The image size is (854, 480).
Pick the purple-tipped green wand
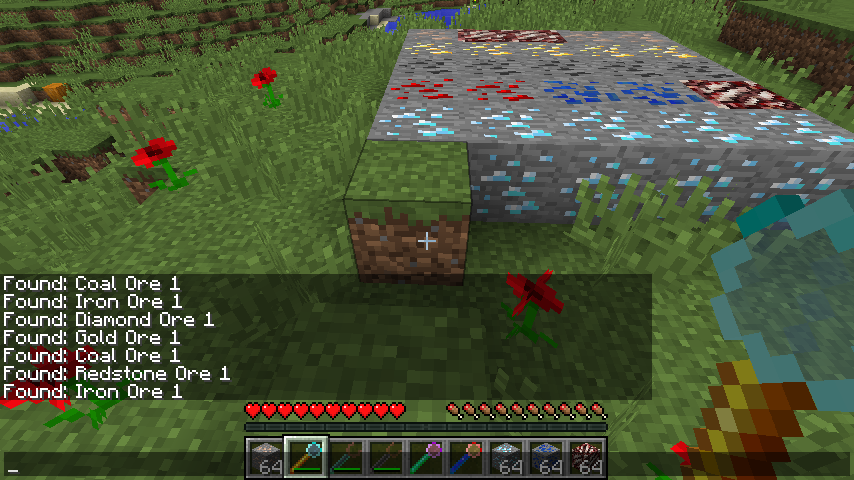(426, 459)
